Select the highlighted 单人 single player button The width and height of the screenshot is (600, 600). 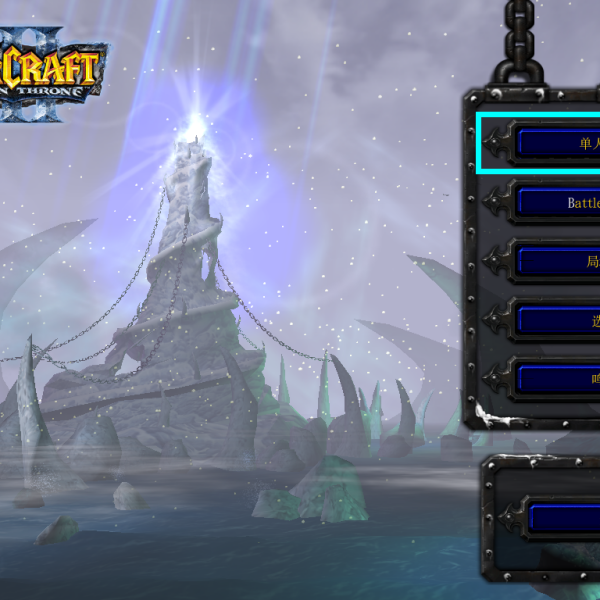pyautogui.click(x=558, y=143)
